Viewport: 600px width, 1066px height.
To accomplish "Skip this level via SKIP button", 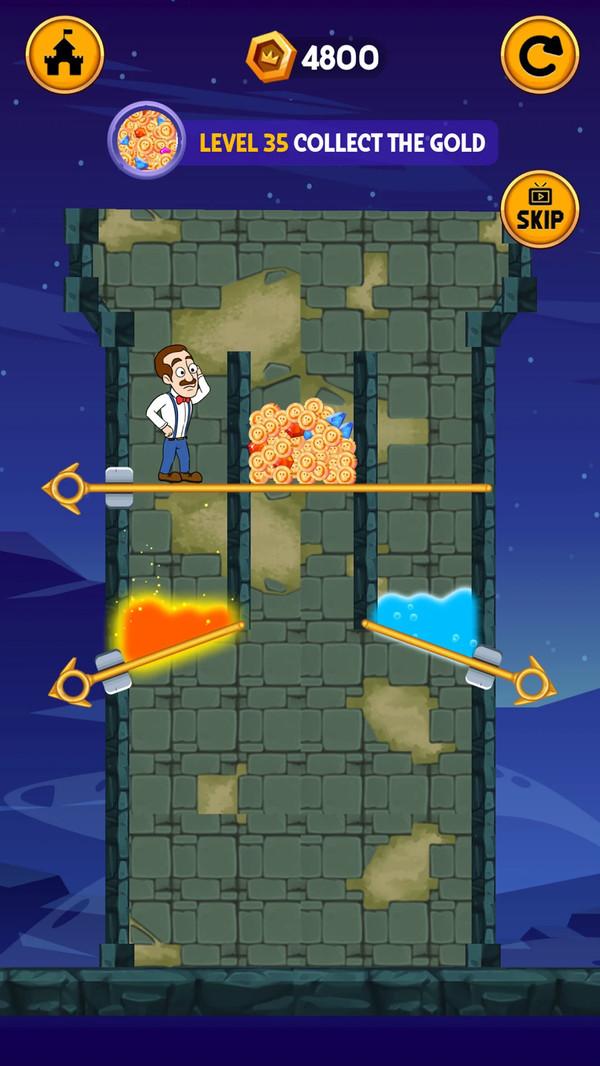I will pyautogui.click(x=540, y=209).
